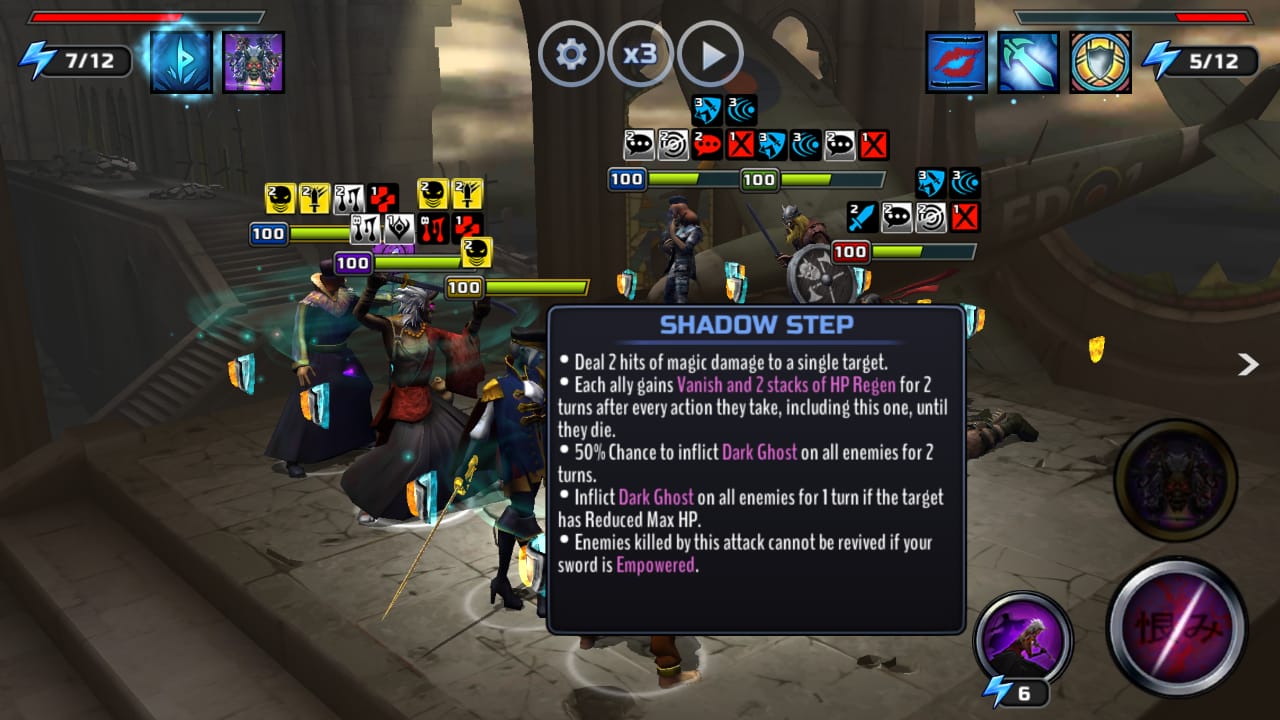
Task: Inspect the enemy teal sword talisman
Action: click(x=1028, y=62)
